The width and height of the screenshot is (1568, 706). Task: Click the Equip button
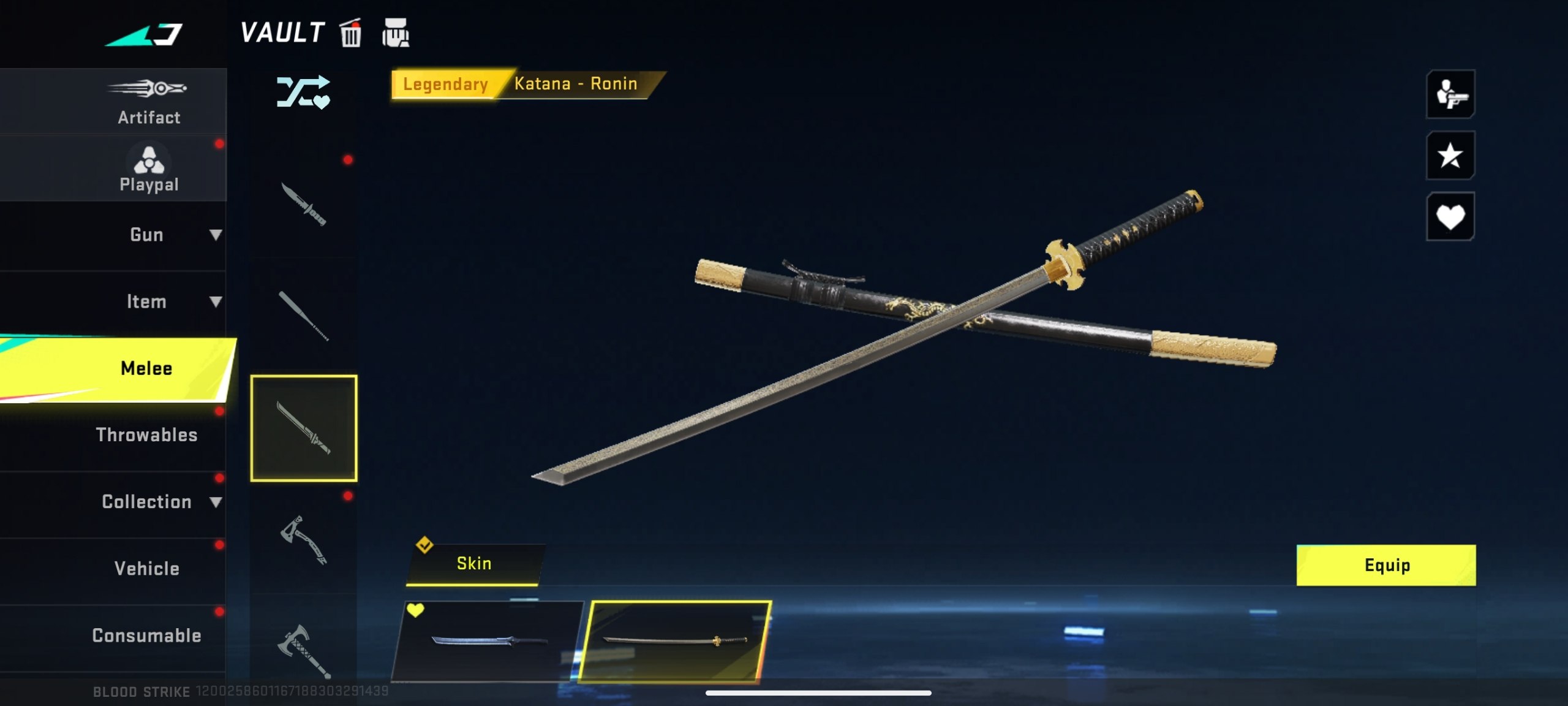point(1385,565)
